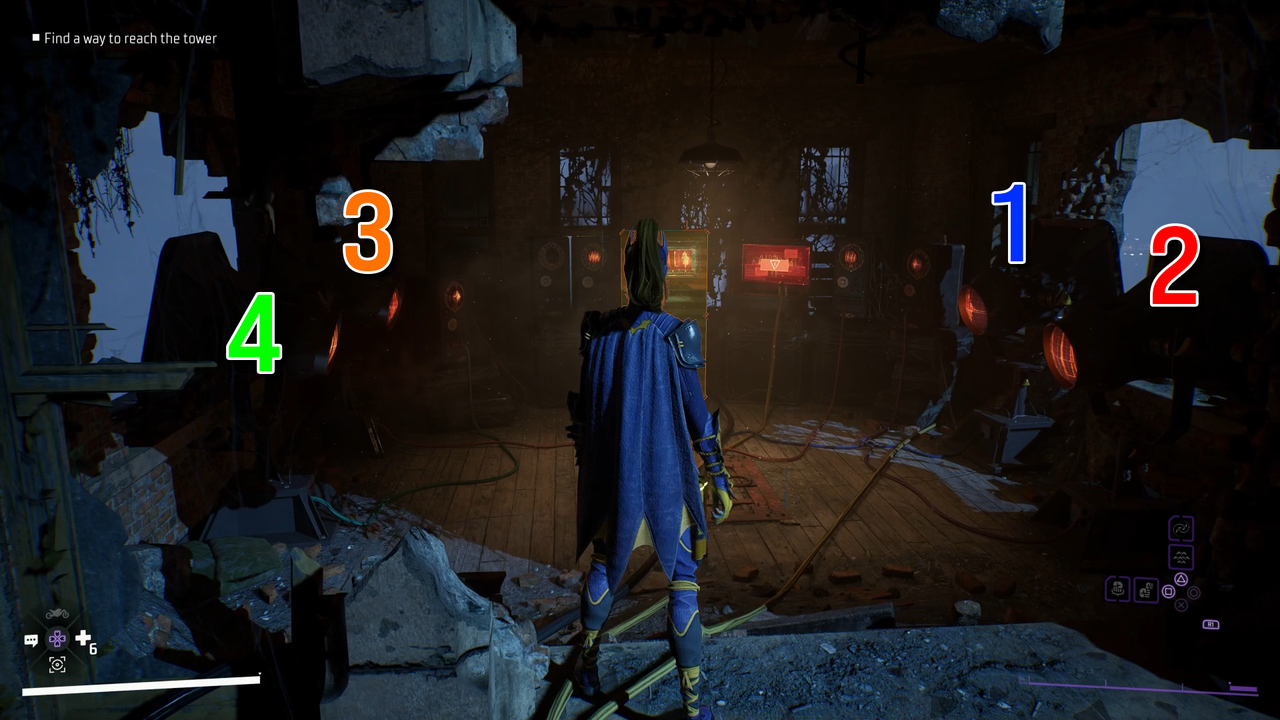Select the "Find a way to reach the tower" objective
Viewport: 1280px width, 720px height.
point(130,39)
